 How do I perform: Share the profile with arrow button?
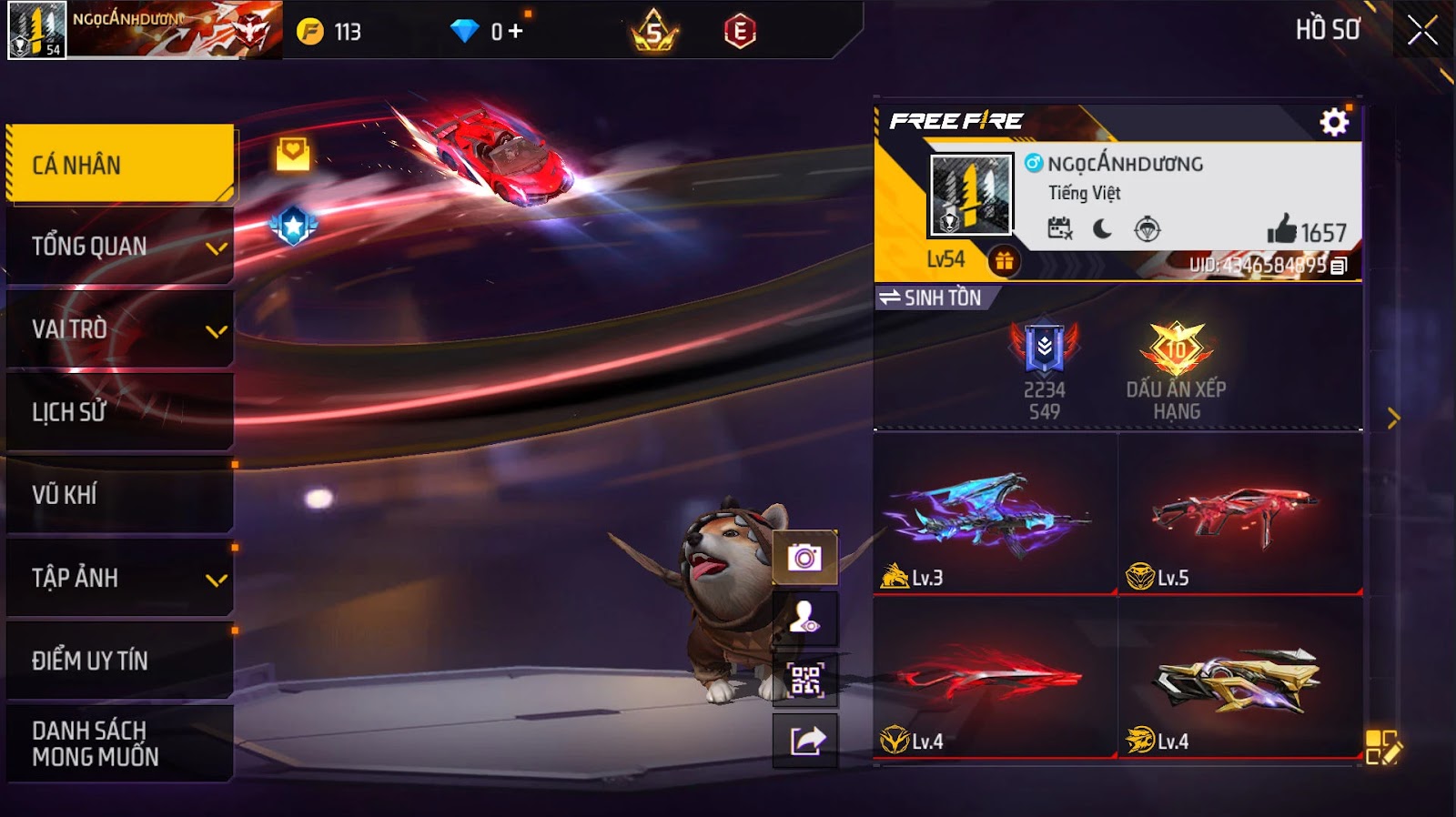point(804,741)
